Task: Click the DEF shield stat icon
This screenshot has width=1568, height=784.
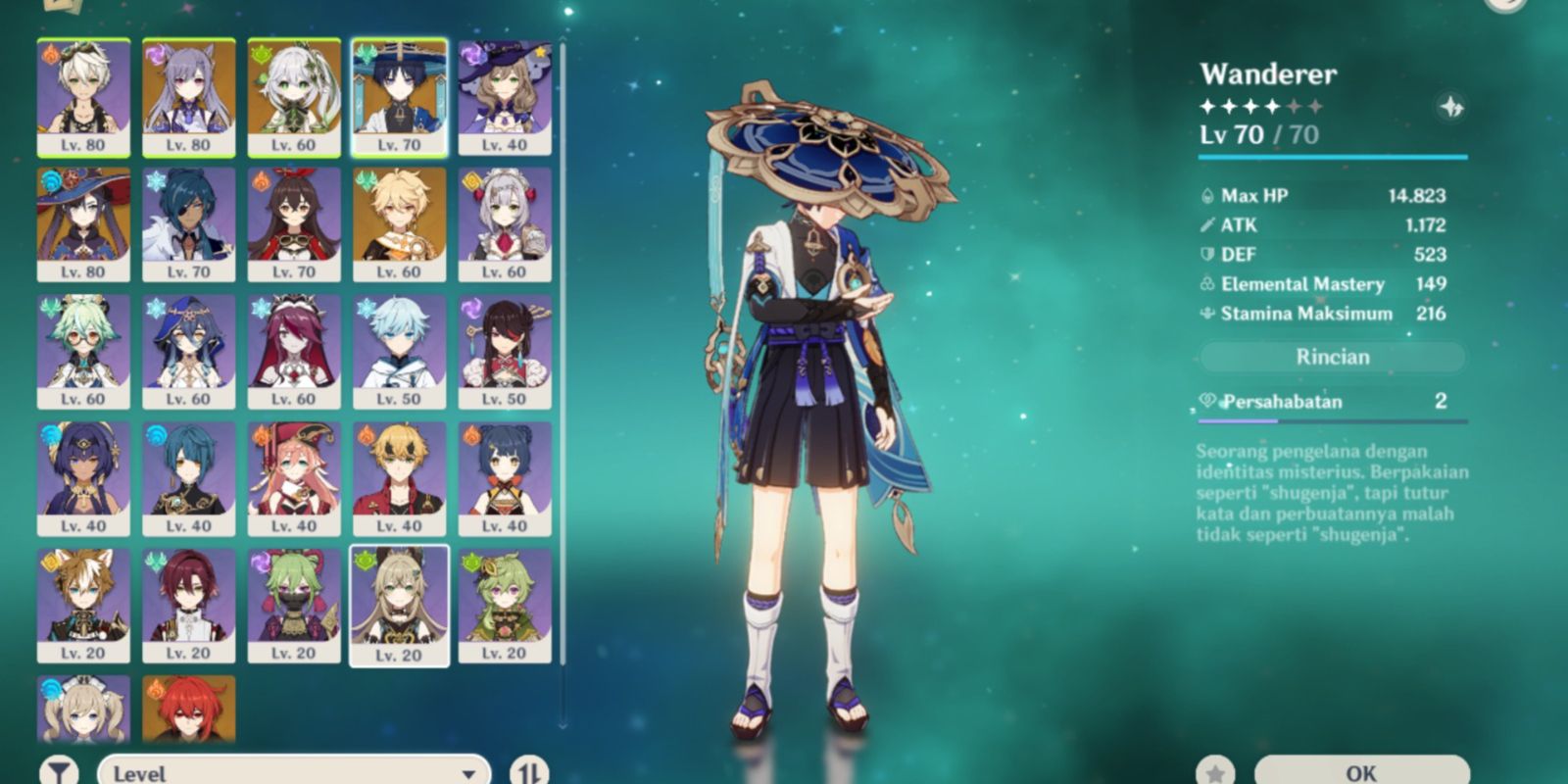Action: (1205, 254)
